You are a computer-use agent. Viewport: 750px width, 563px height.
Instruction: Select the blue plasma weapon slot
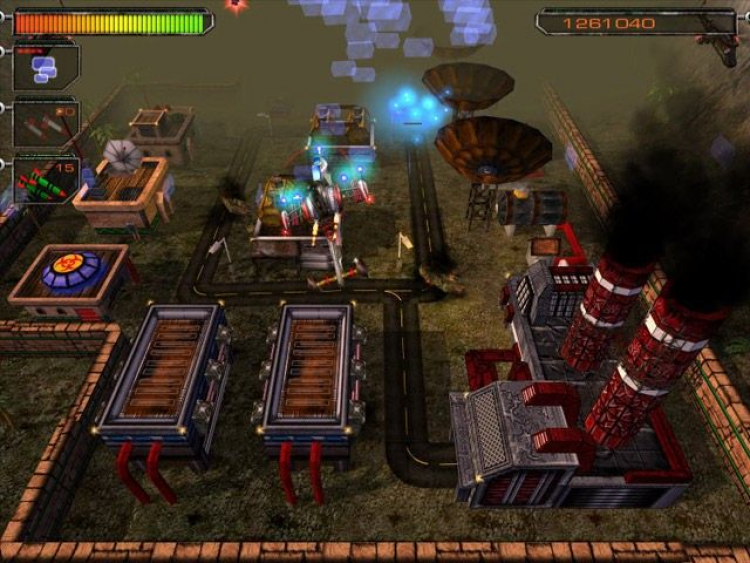(45, 68)
